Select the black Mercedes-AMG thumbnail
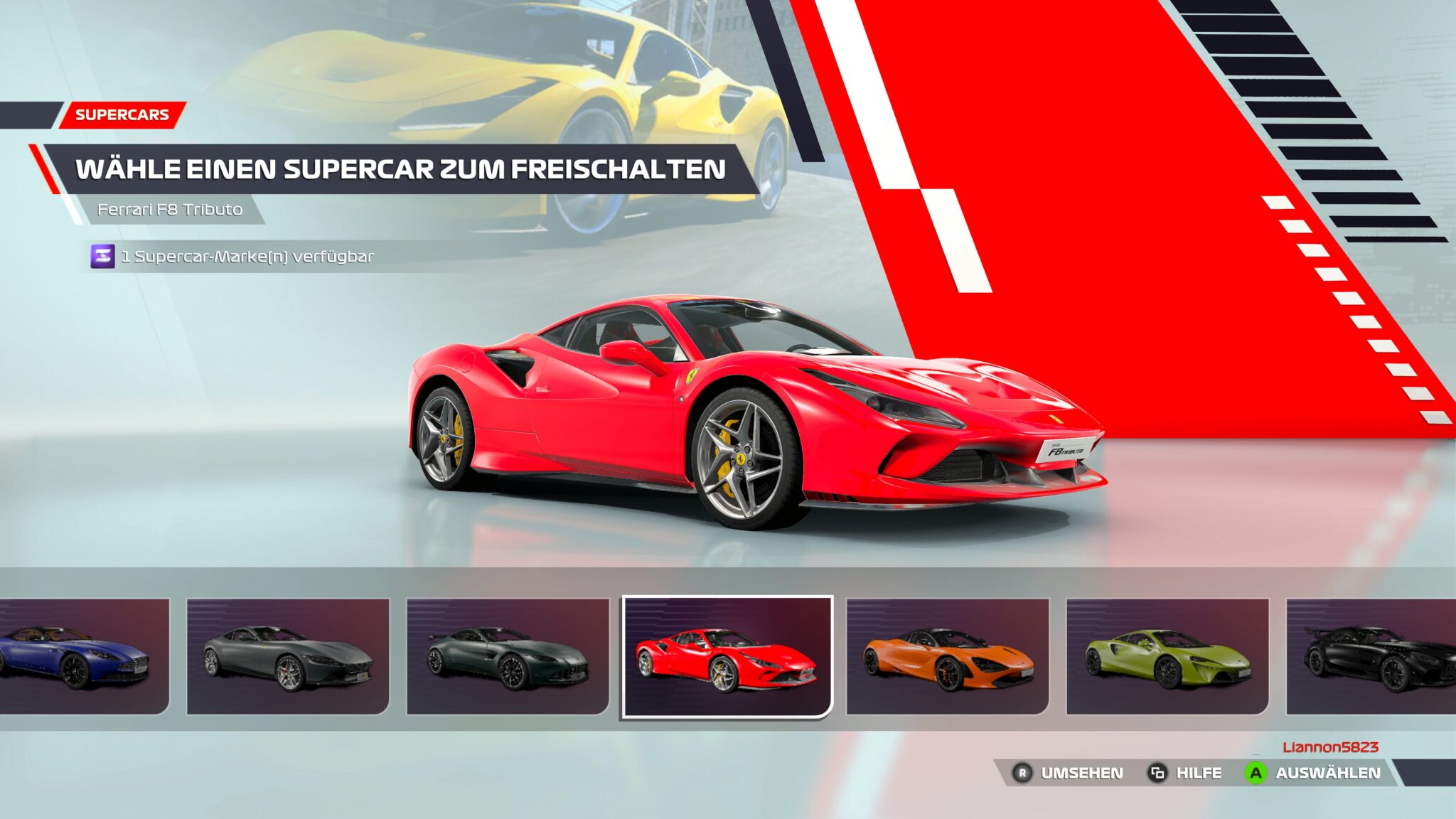Screen dimensions: 1456x819 pos(1372,656)
